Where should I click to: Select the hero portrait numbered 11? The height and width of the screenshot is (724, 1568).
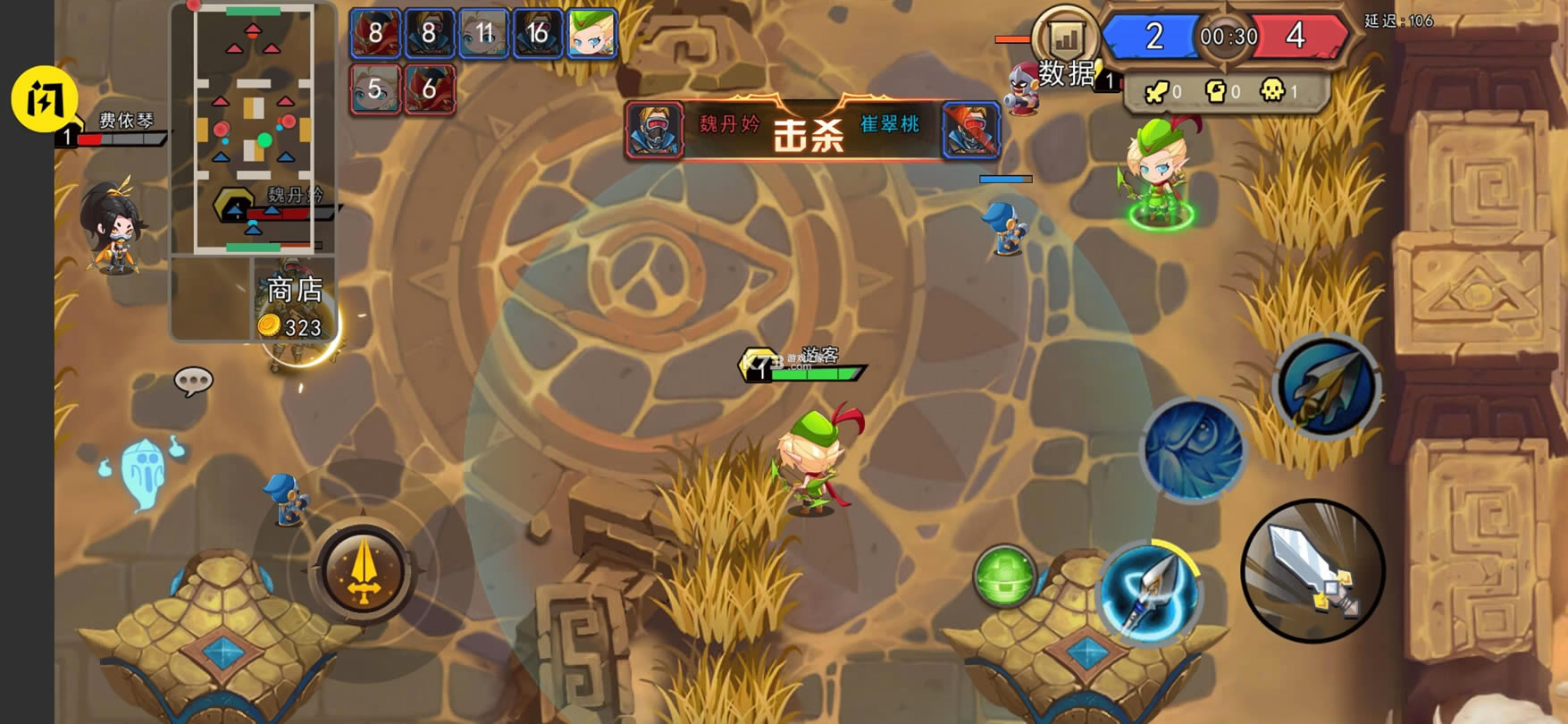(483, 34)
